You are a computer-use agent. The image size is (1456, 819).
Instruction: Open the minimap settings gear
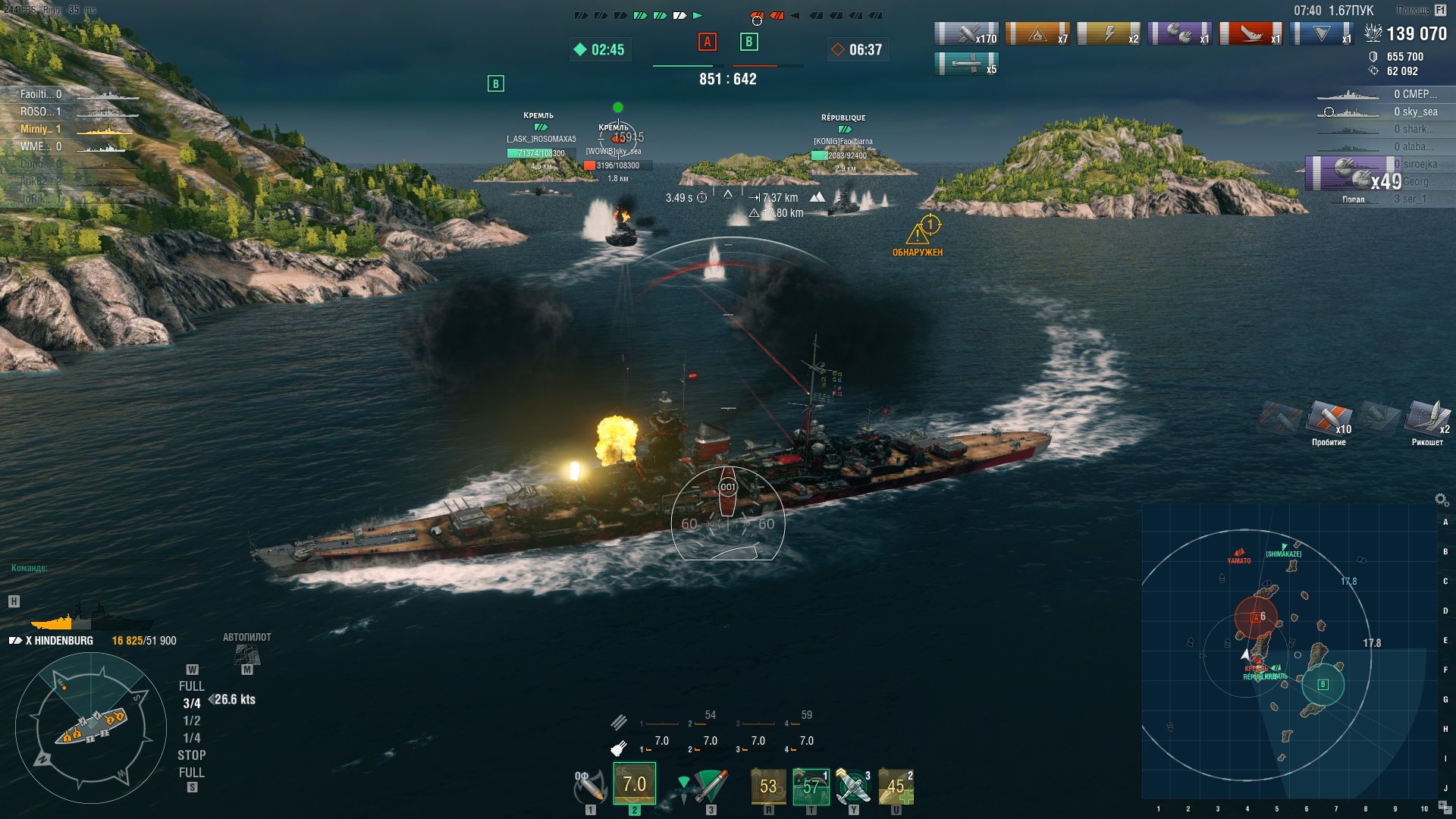1442,499
